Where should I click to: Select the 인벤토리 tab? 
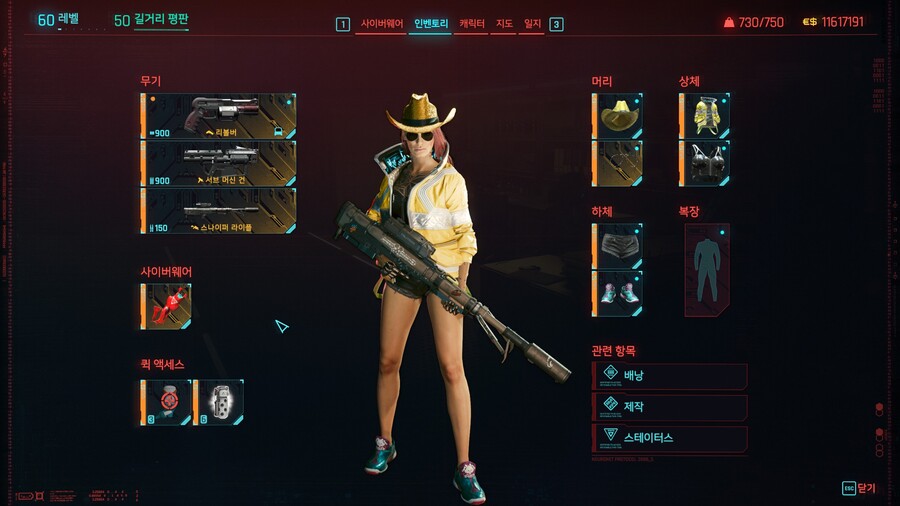click(431, 23)
